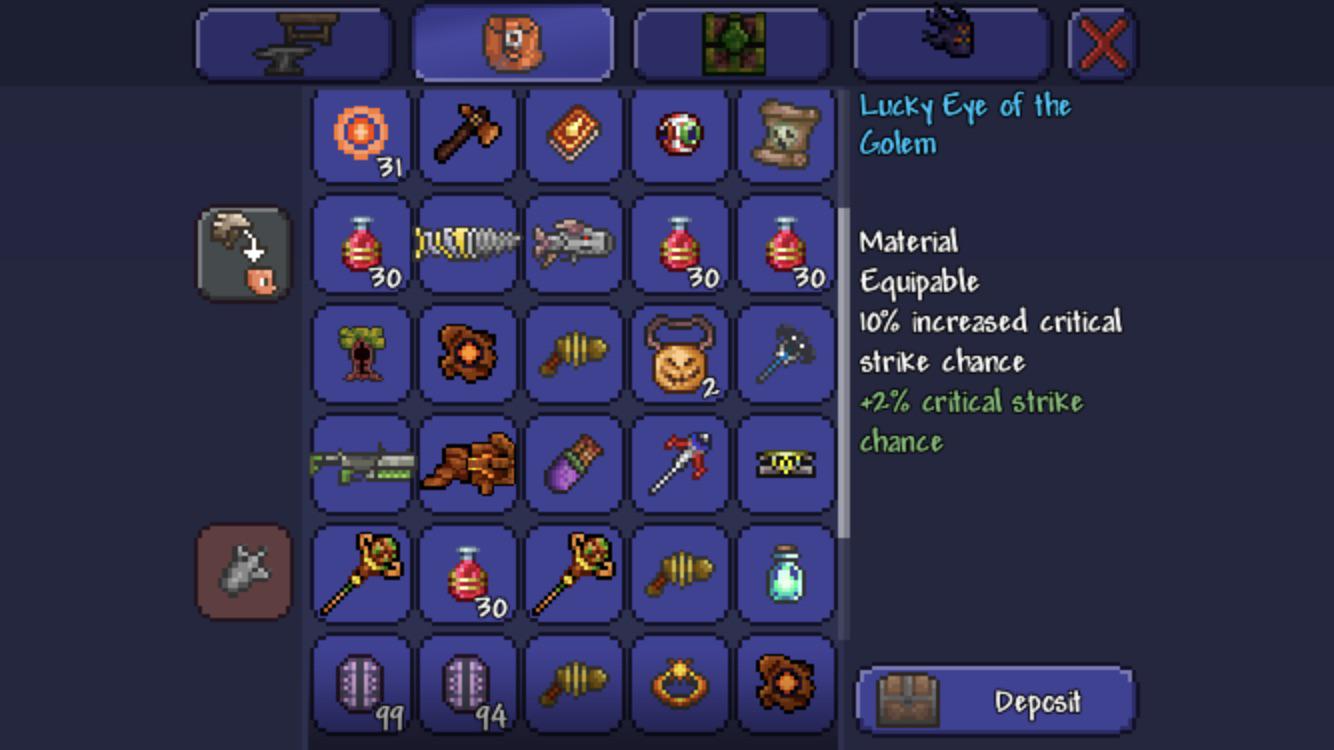Select the axe in the top row

(467, 137)
